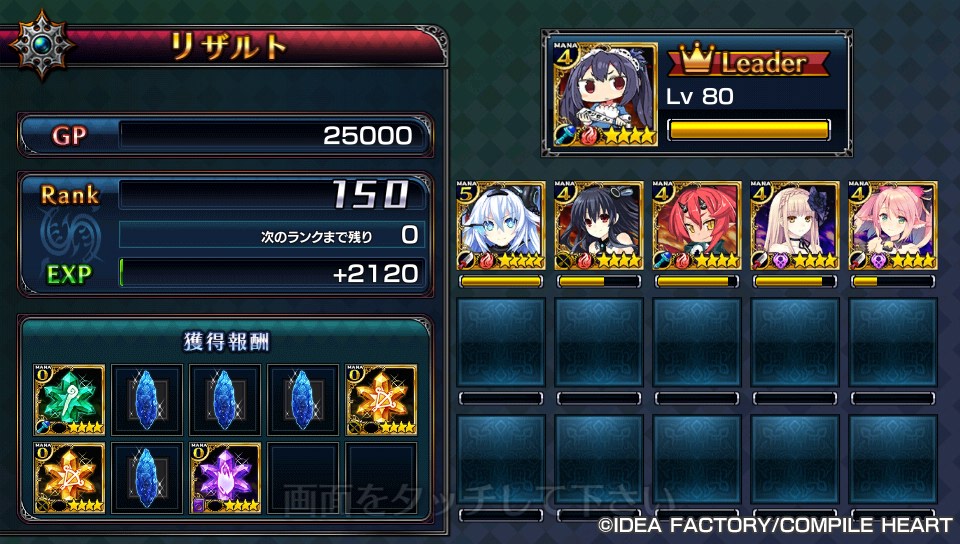Screen dimensions: 960x544
Task: Select the purple gem reward
Action: [225, 477]
